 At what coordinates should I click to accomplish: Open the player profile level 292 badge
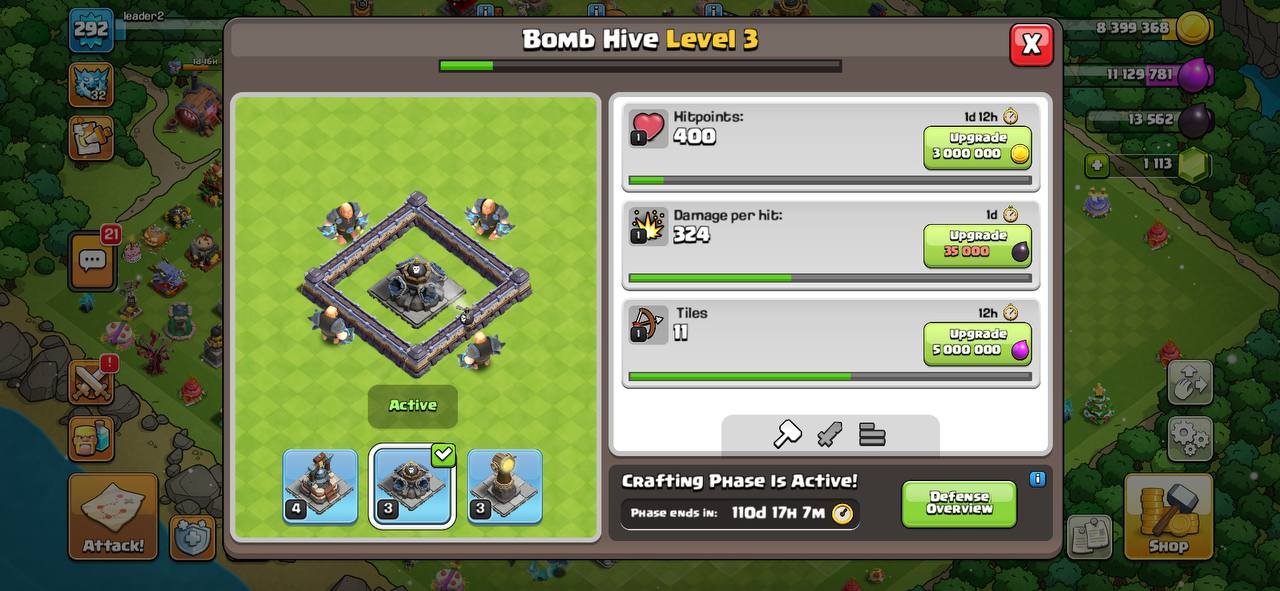(90, 30)
